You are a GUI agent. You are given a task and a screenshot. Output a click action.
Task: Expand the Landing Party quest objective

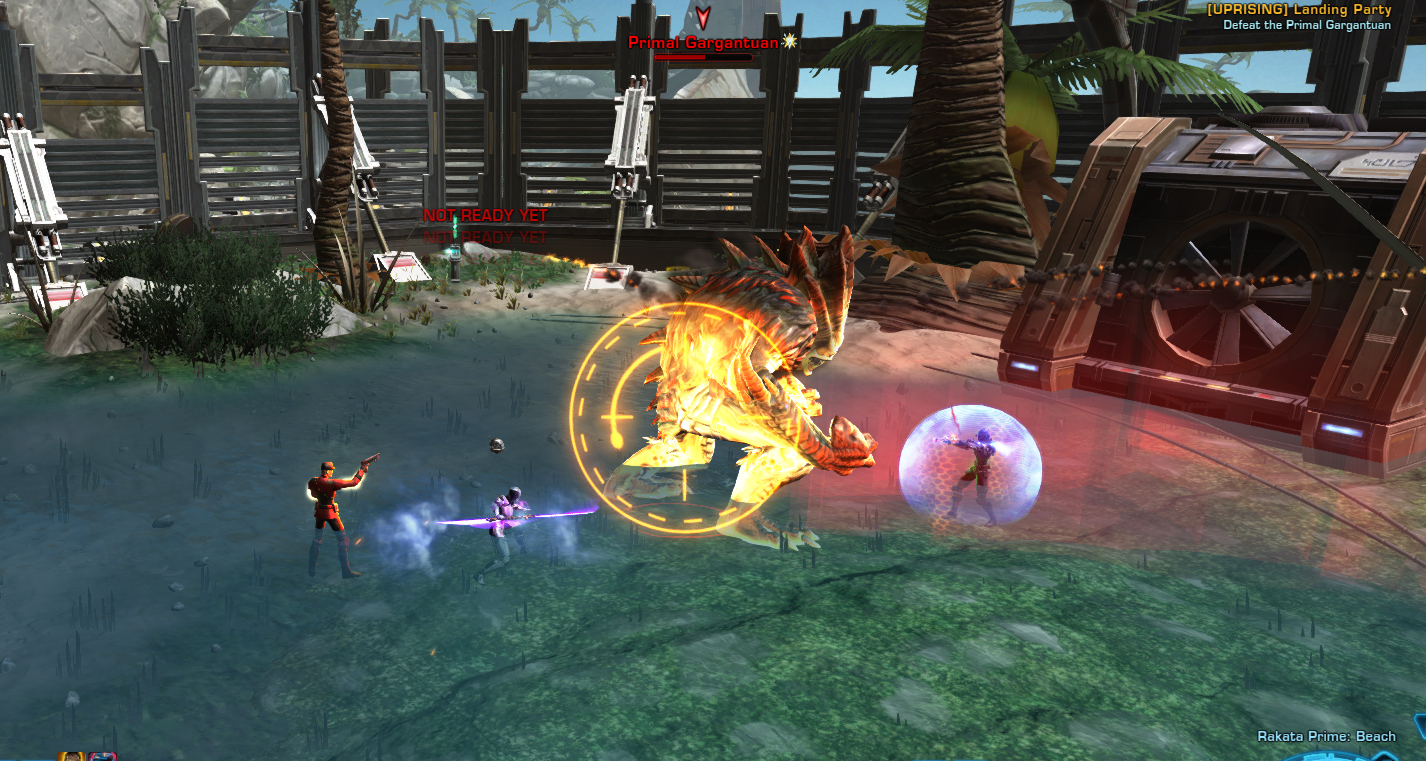1310,12
